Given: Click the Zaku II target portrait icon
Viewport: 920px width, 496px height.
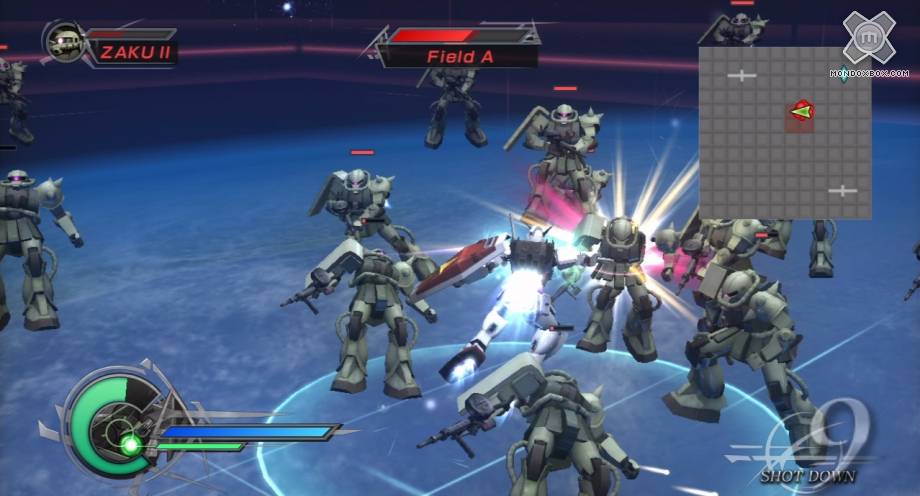Looking at the screenshot, I should (x=66, y=43).
